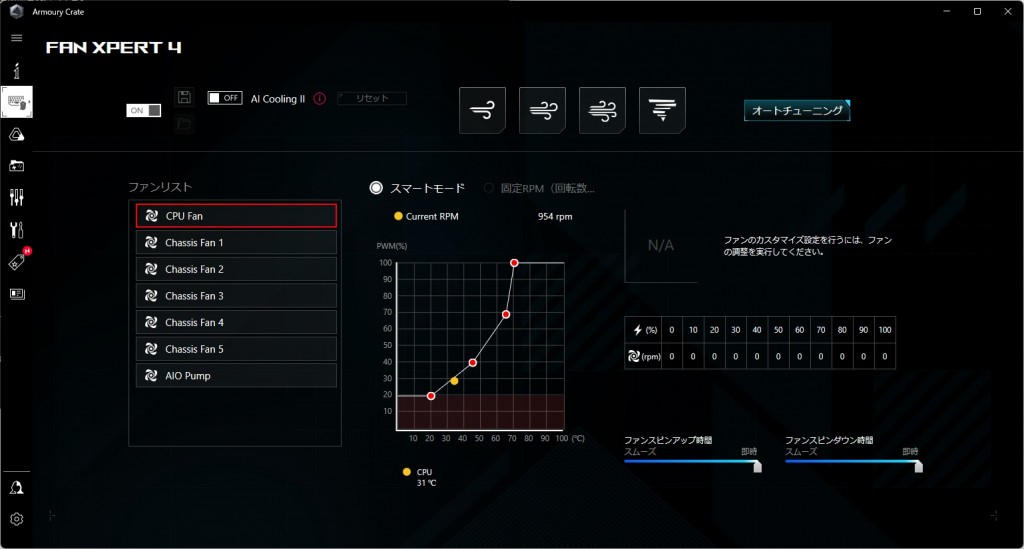Select Chassis Fan 1 entry
Image resolution: width=1024 pixels, height=549 pixels.
[x=236, y=242]
